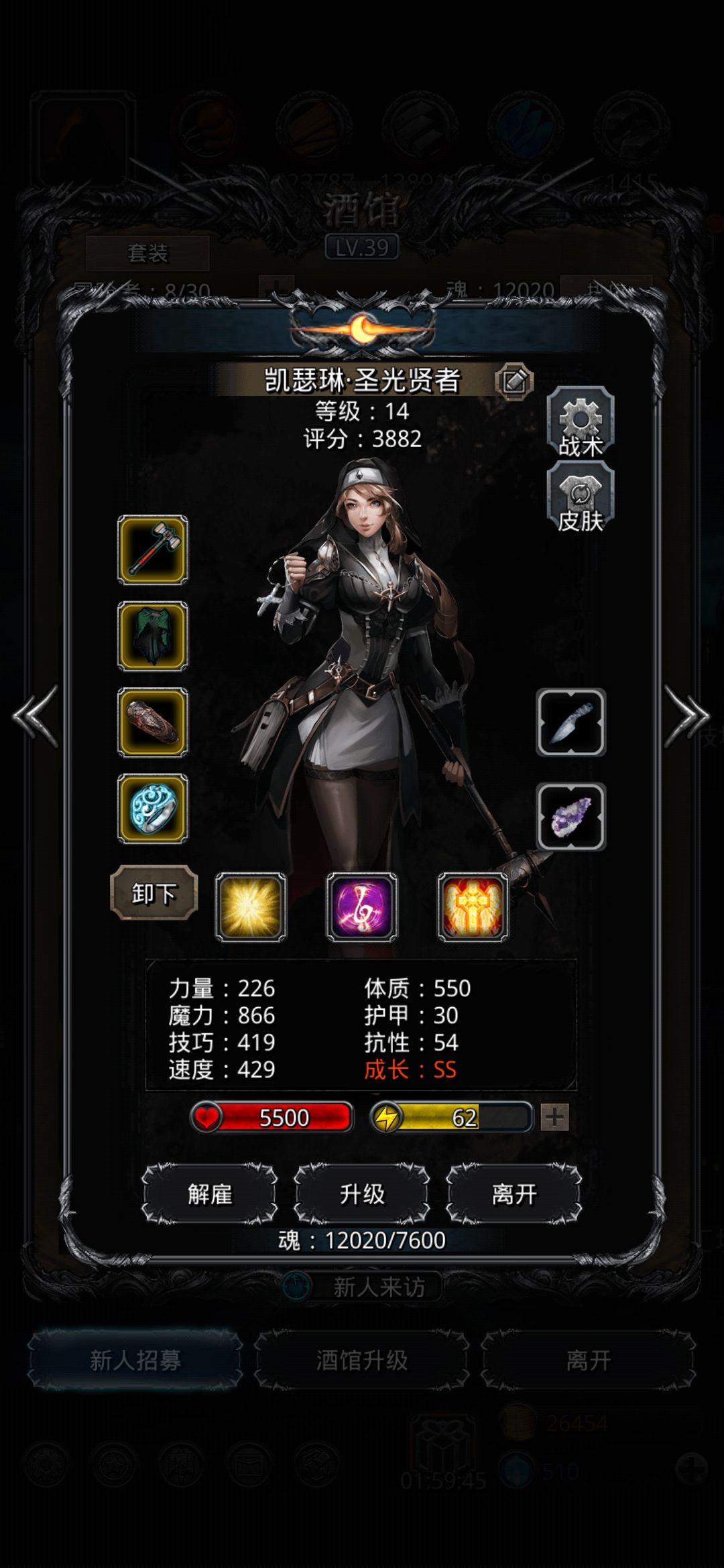Select the war hammer weapon slot

coord(153,549)
